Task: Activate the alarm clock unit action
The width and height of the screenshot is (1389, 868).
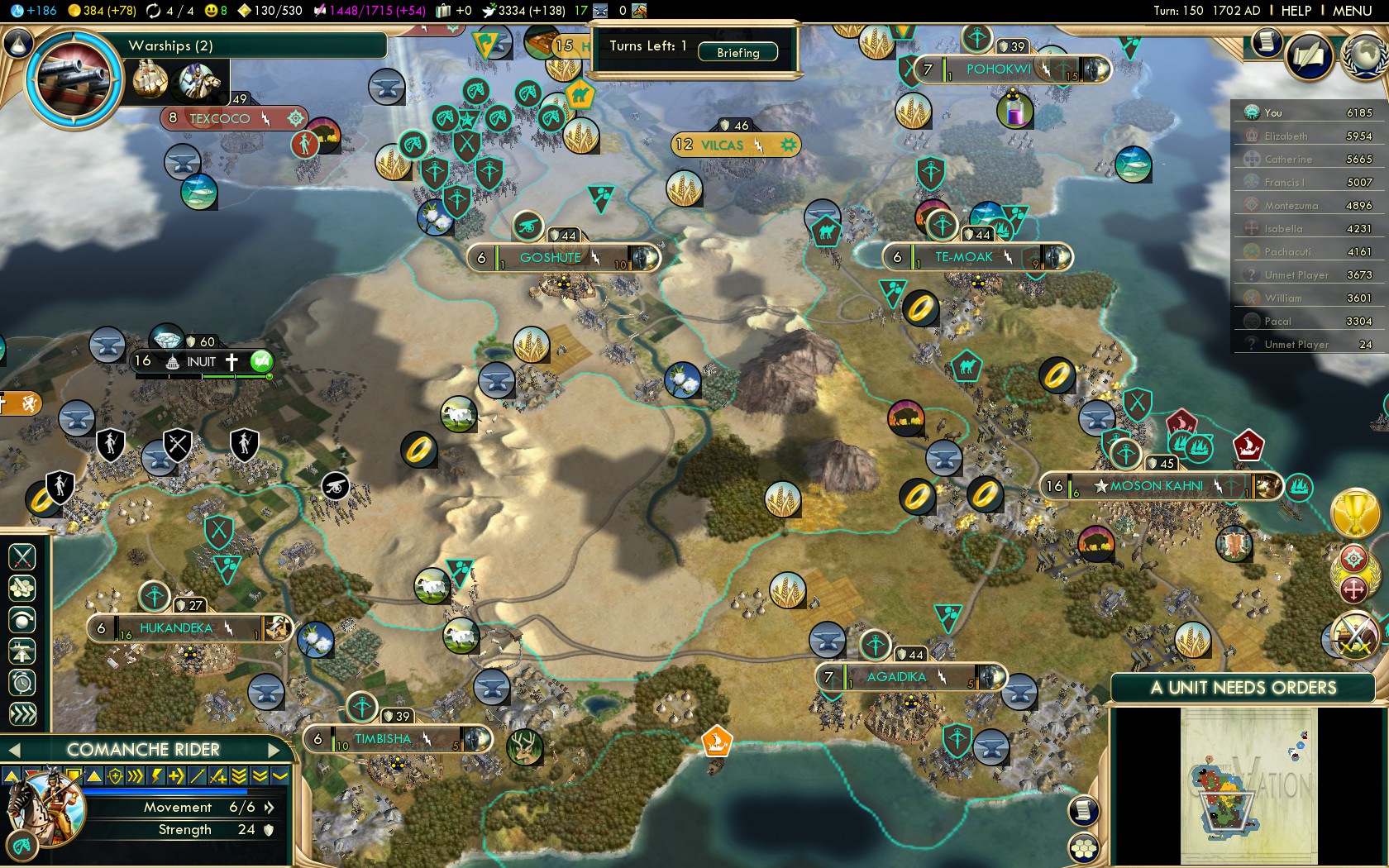Action: [22, 683]
